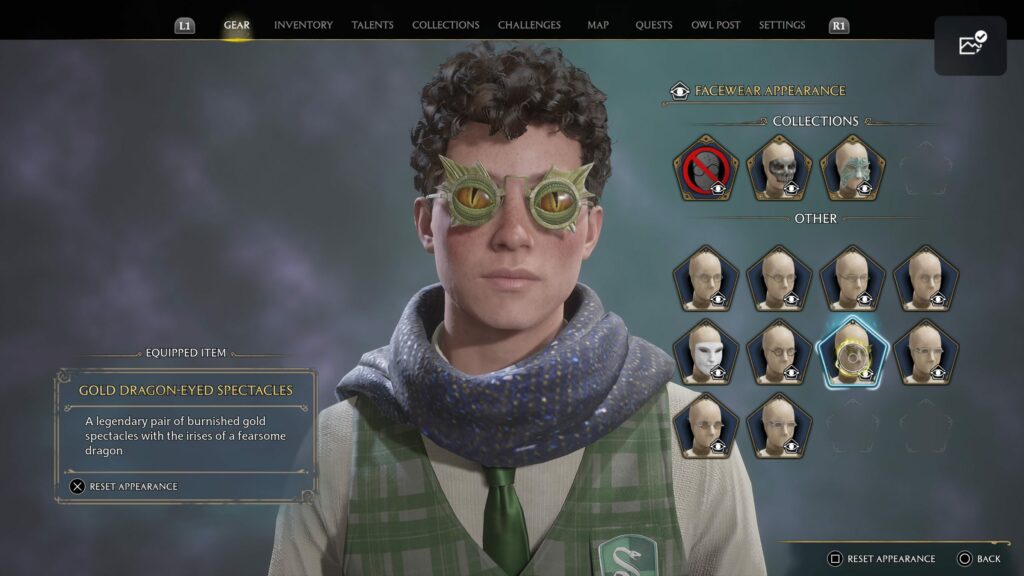Choose the hide-facewear crossed-out slot

pos(706,168)
